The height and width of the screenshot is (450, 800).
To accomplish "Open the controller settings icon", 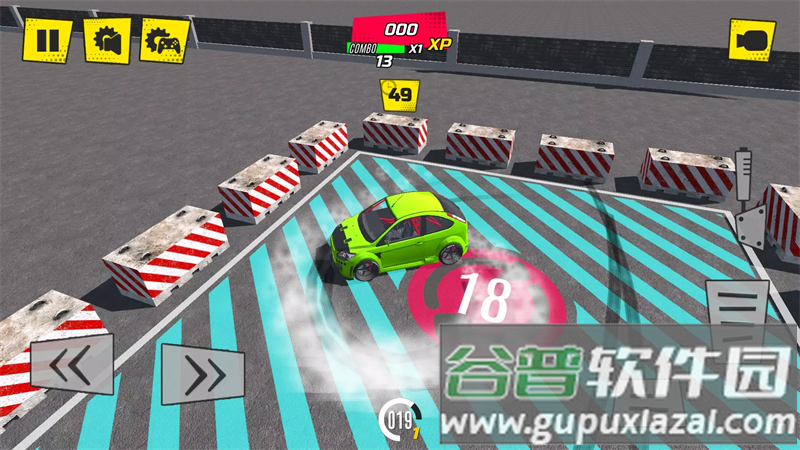I will pyautogui.click(x=164, y=41).
